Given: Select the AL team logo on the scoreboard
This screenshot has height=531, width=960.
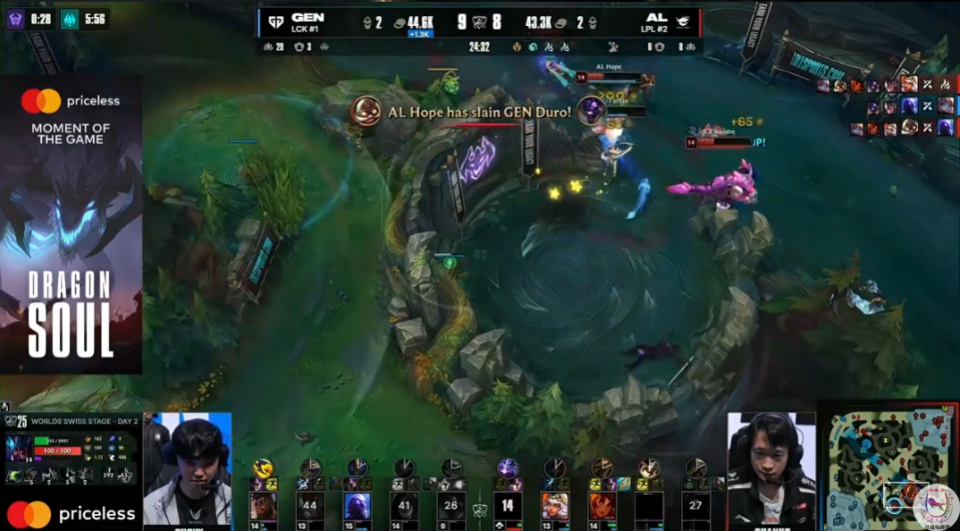Looking at the screenshot, I should pos(683,21).
